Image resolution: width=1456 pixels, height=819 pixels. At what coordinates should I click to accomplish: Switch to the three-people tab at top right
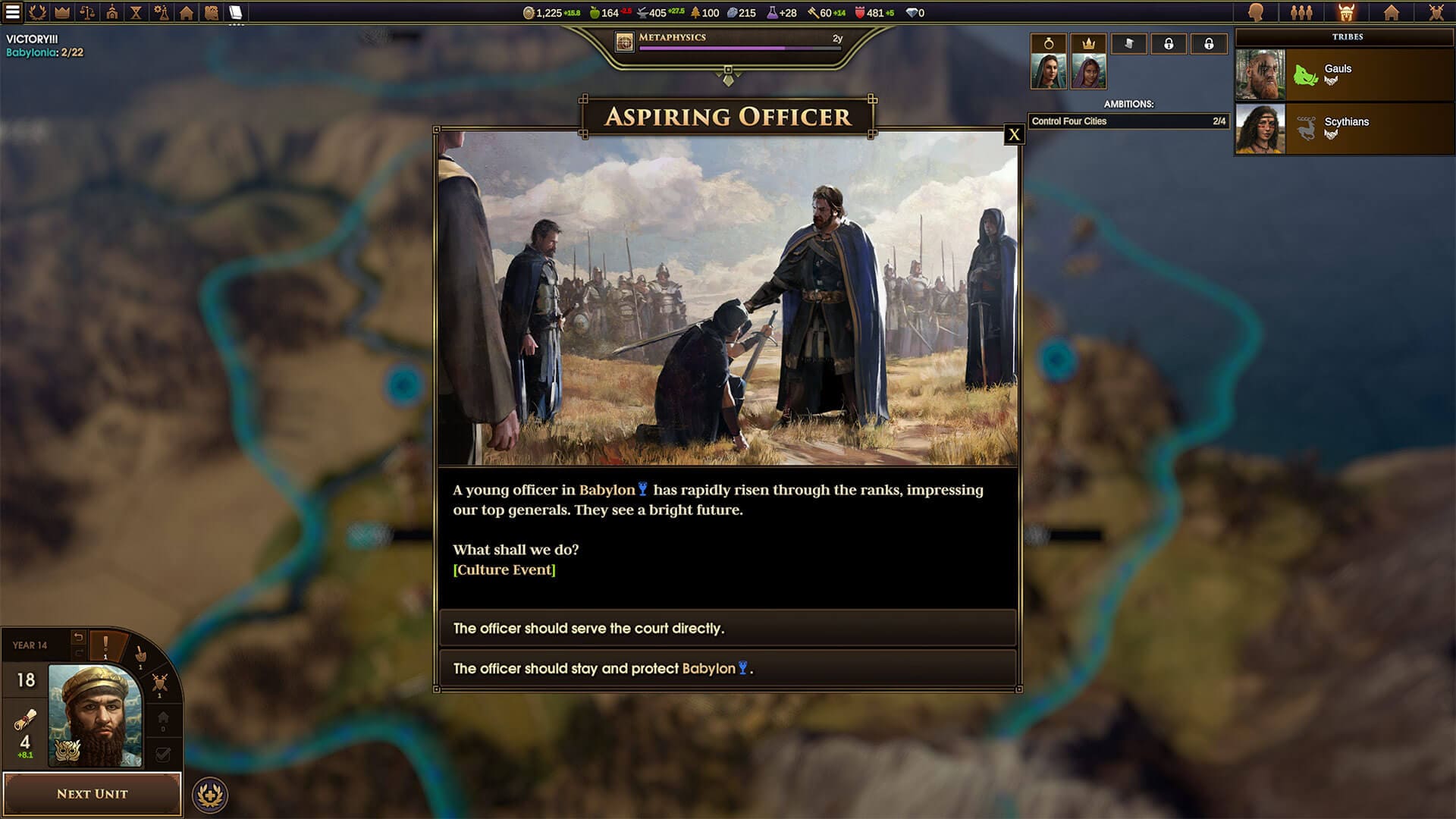(x=1301, y=12)
